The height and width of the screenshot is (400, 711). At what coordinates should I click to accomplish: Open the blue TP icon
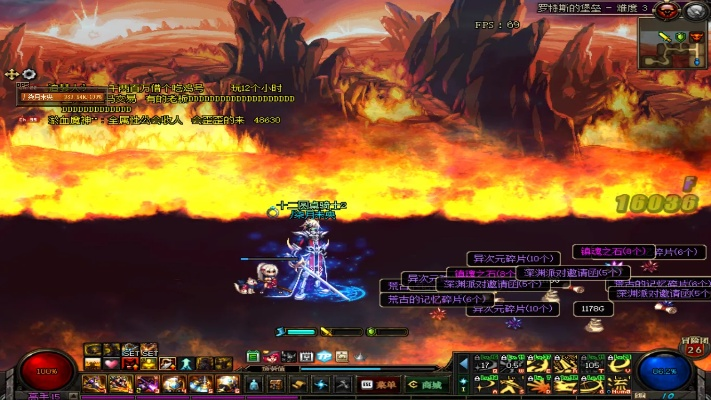coord(324,356)
